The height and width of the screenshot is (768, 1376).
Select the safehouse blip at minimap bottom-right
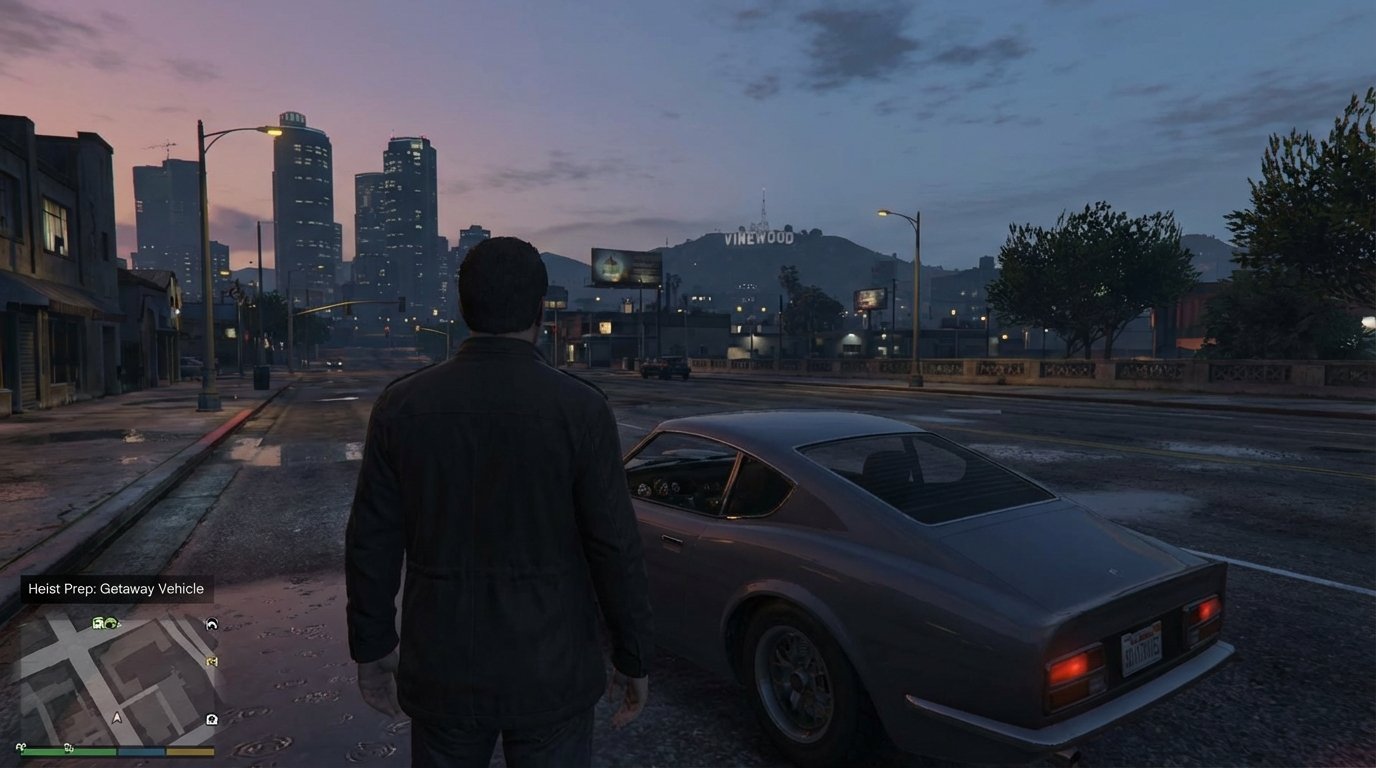(211, 718)
